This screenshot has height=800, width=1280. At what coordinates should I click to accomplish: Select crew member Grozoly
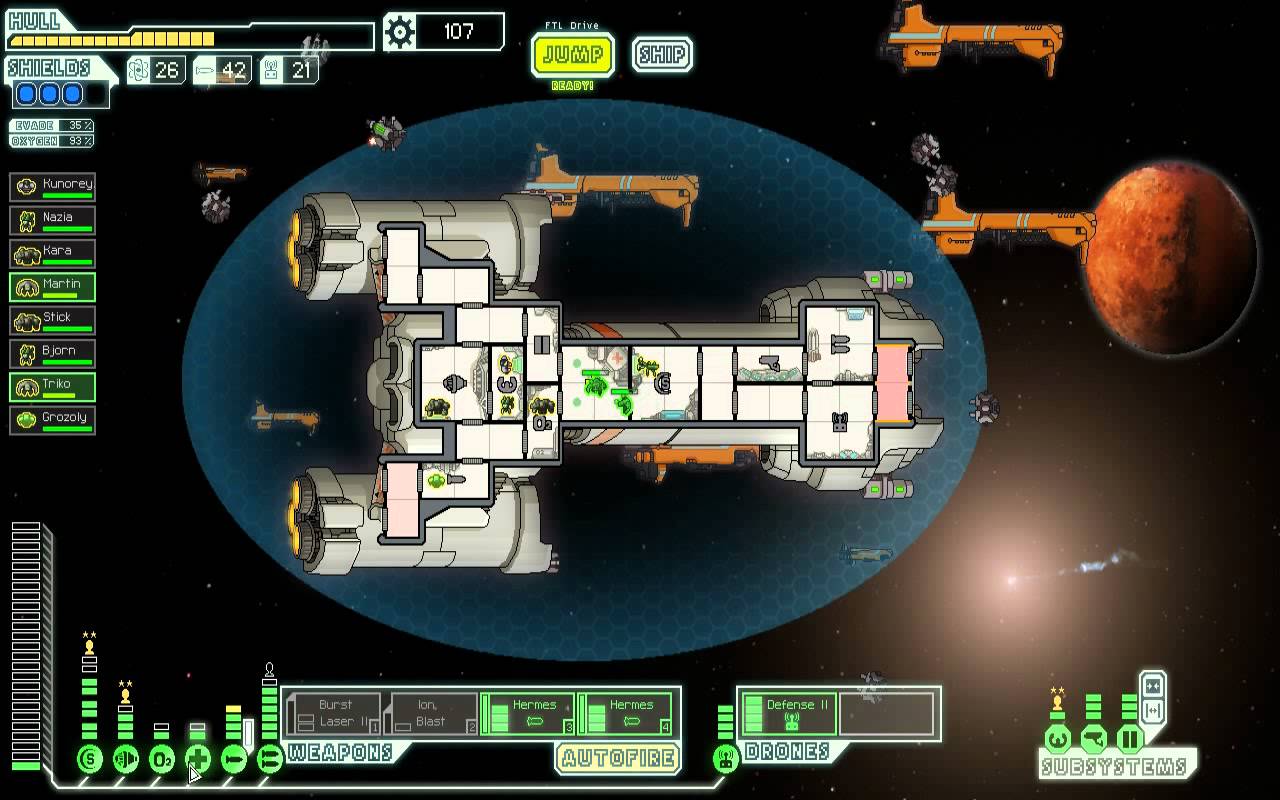coord(53,420)
